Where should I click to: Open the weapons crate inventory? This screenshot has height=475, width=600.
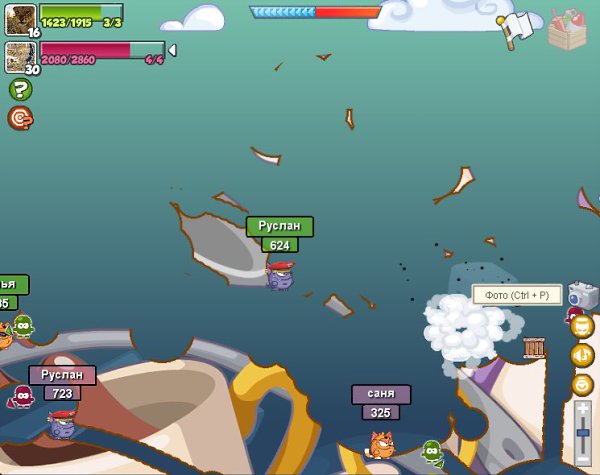click(568, 28)
